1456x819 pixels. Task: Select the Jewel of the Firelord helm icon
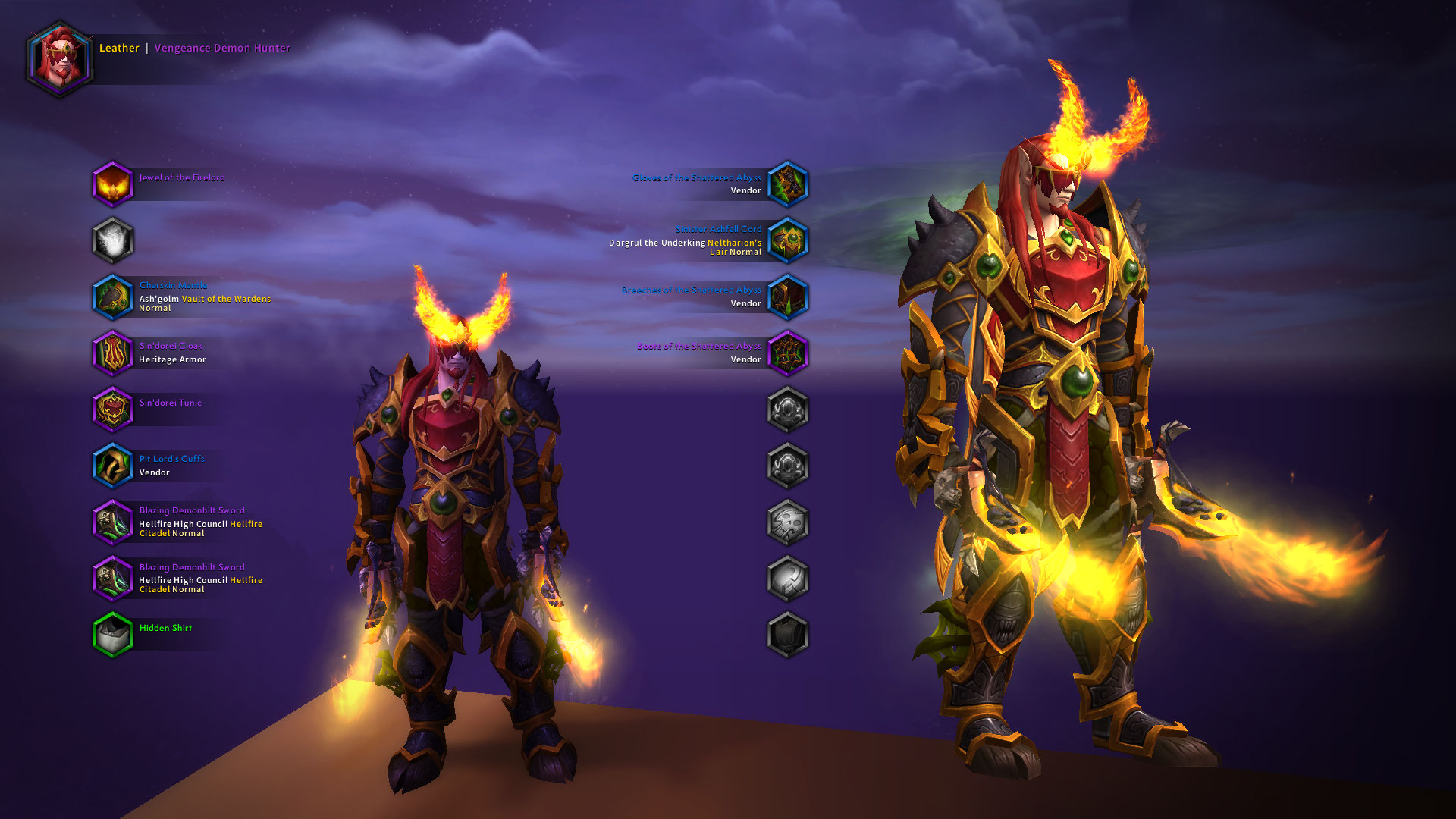(x=114, y=184)
